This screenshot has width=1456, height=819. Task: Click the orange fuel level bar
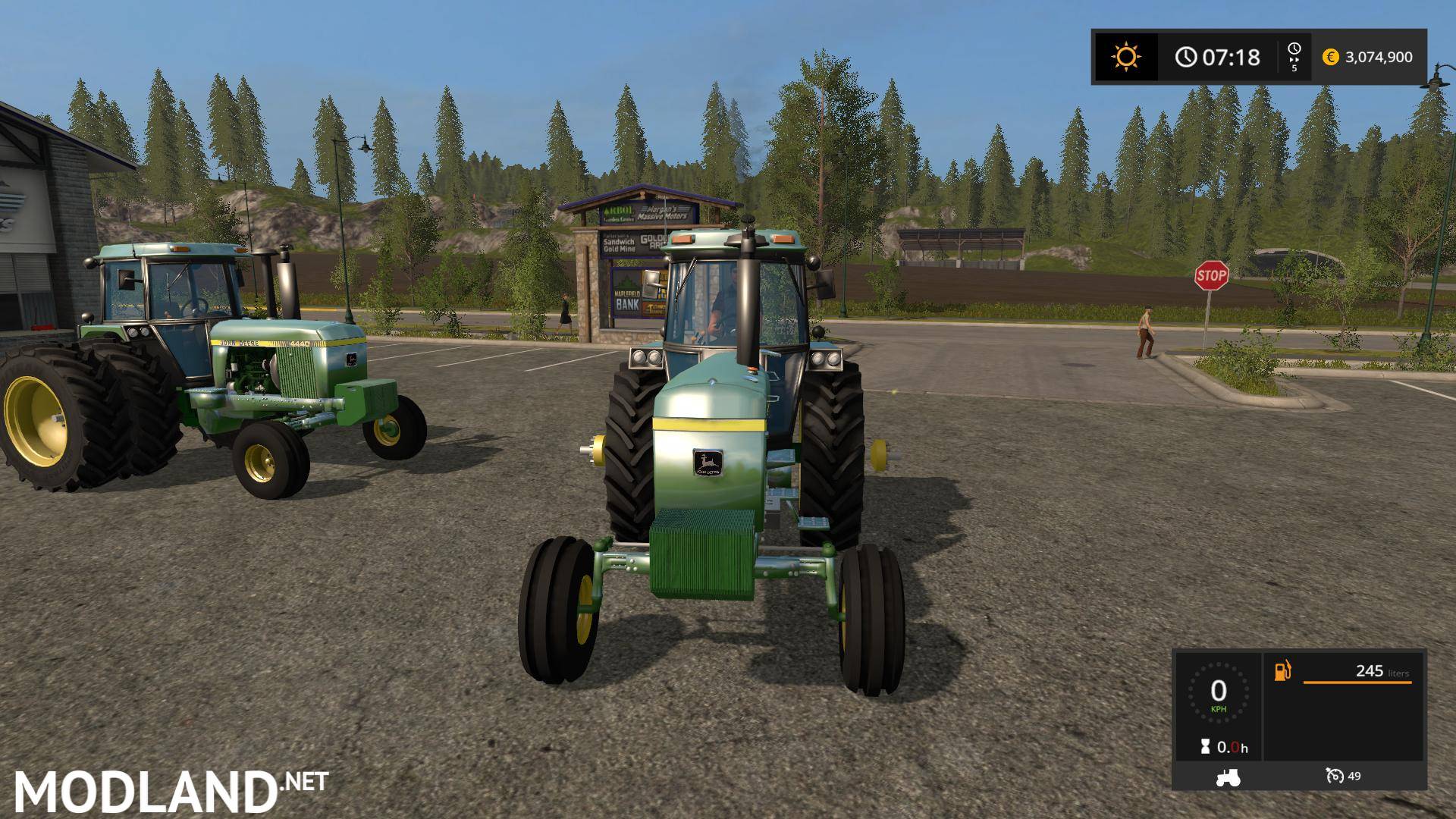(1357, 682)
